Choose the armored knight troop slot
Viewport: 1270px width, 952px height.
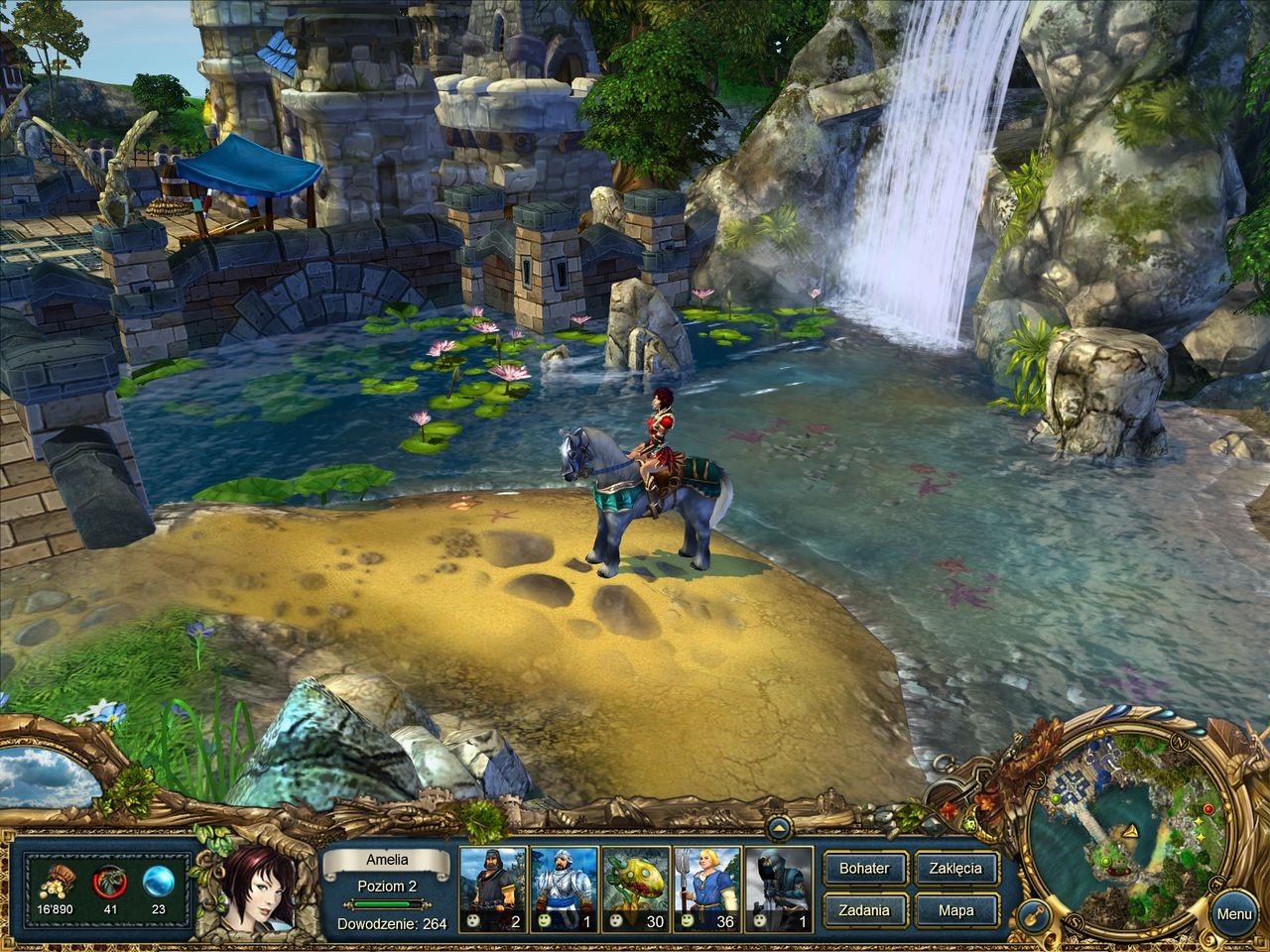564,890
